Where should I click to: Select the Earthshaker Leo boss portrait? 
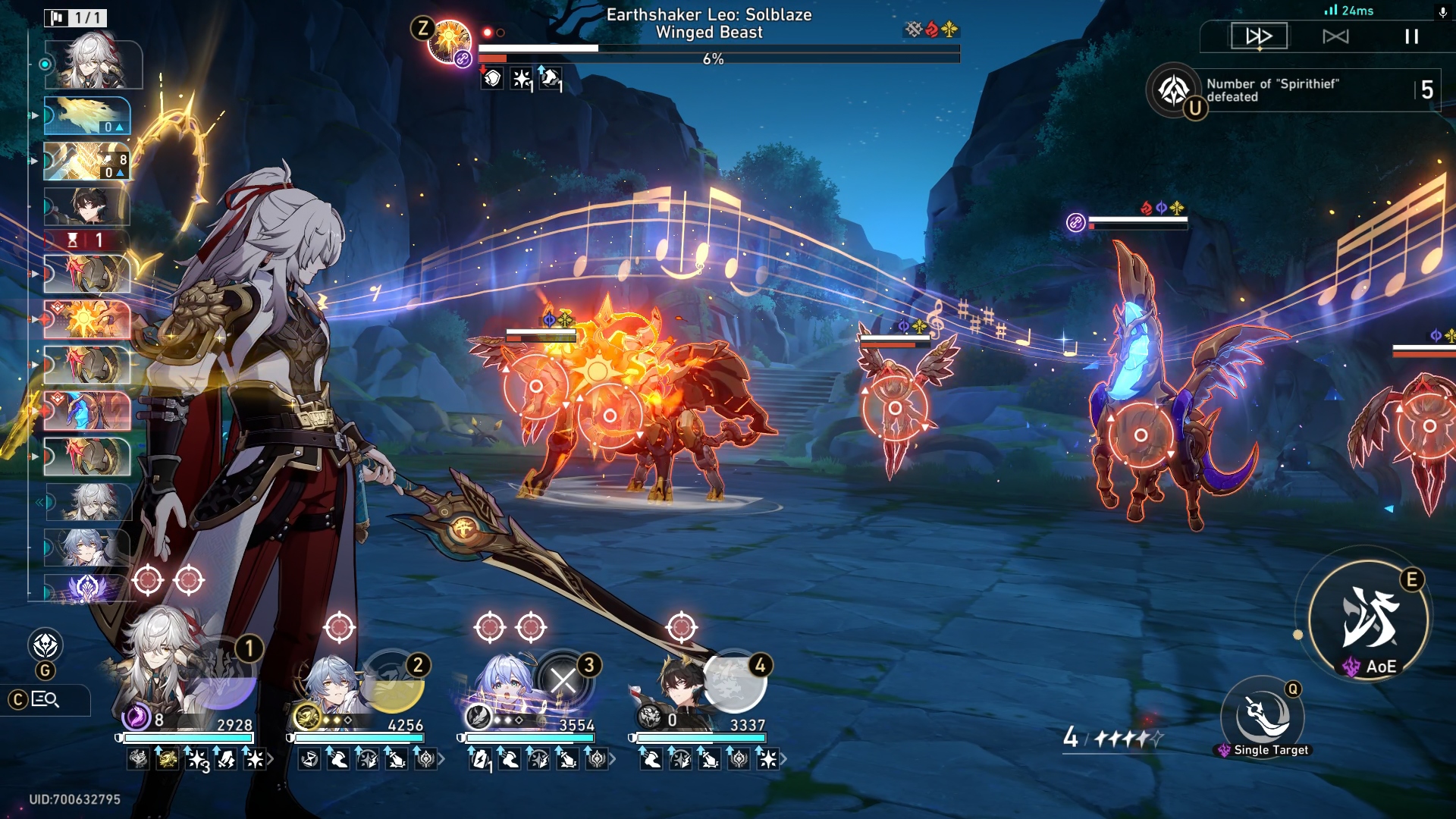point(450,42)
